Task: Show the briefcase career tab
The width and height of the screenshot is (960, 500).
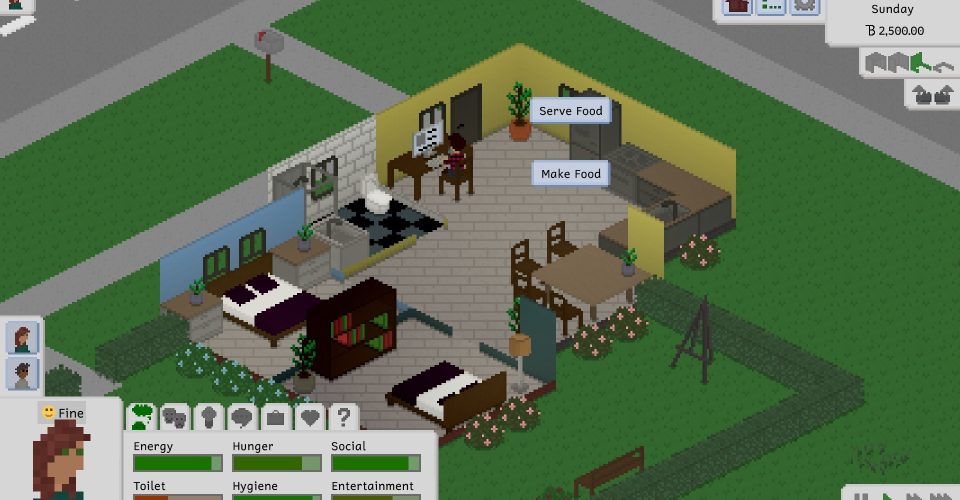Action: pyautogui.click(x=275, y=416)
